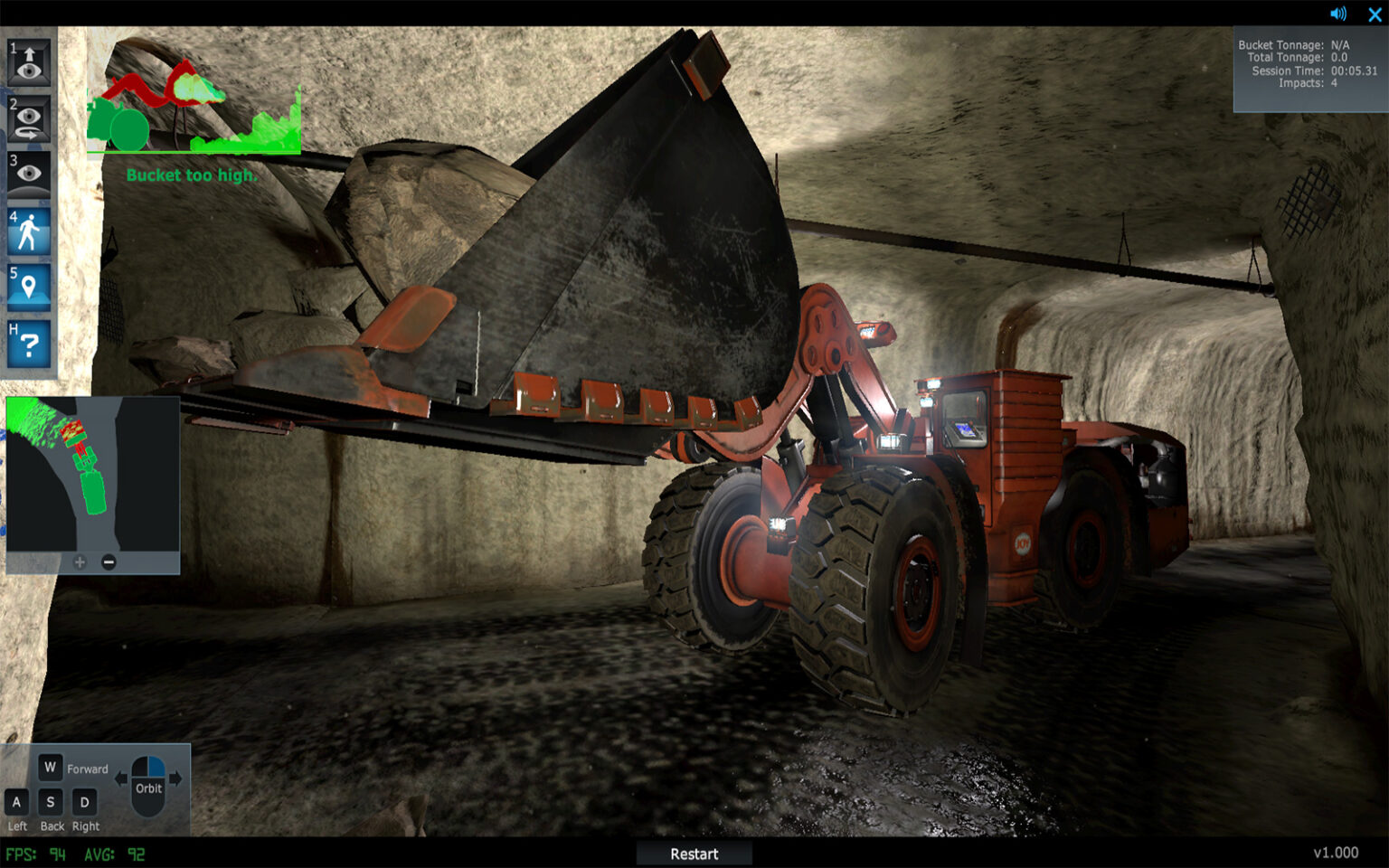Zoom in on the minimap with the plus button

click(x=80, y=562)
